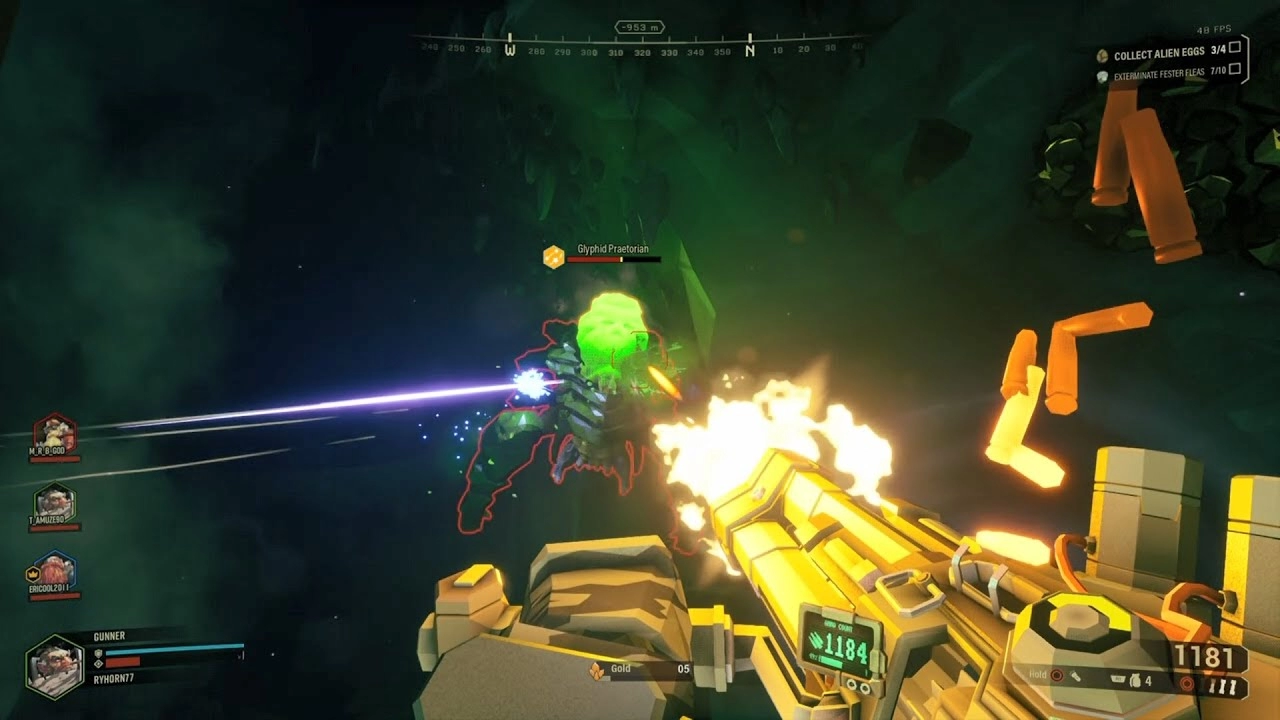Tick the Collect Alien Eggs checkbox
The width and height of the screenshot is (1280, 720).
coord(1235,47)
